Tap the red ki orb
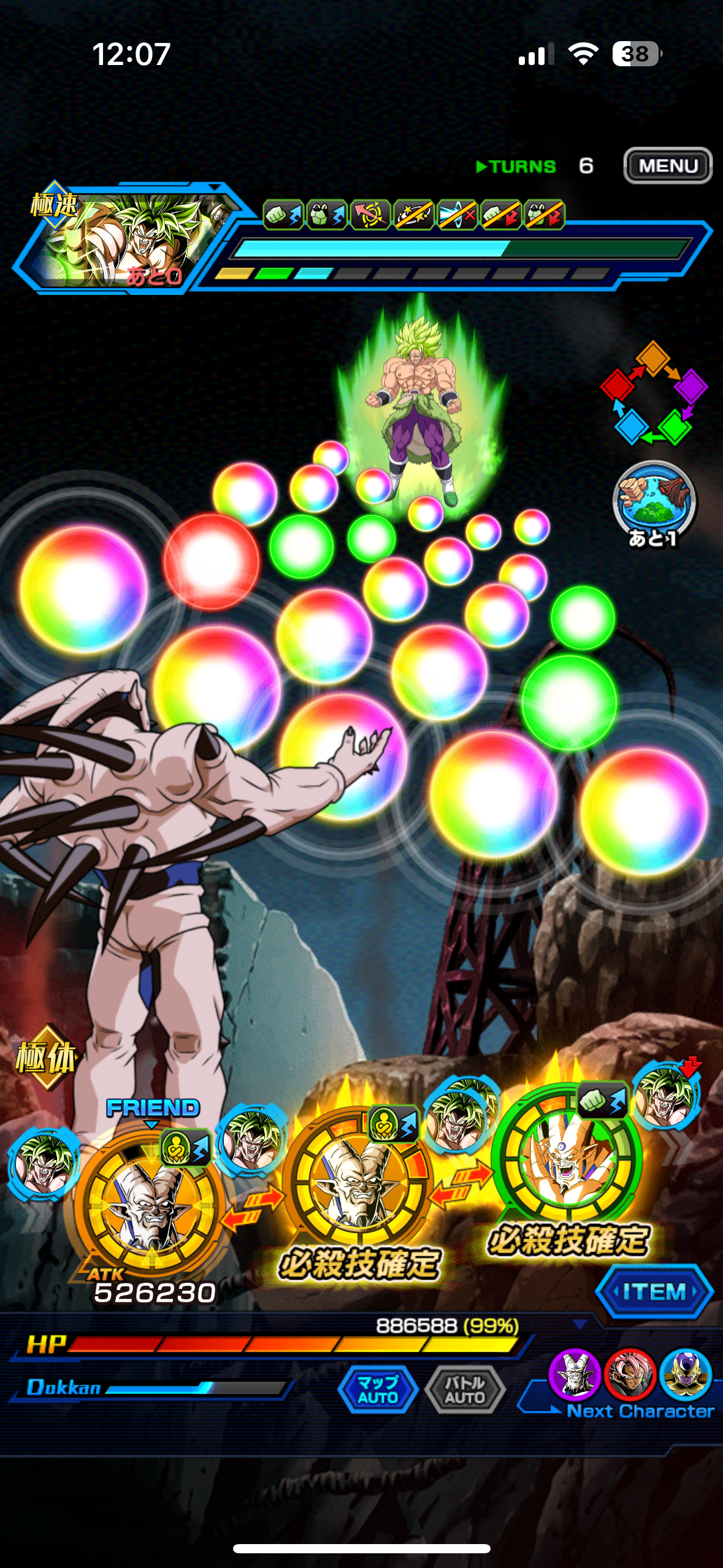The height and width of the screenshot is (1568, 723). [211, 561]
